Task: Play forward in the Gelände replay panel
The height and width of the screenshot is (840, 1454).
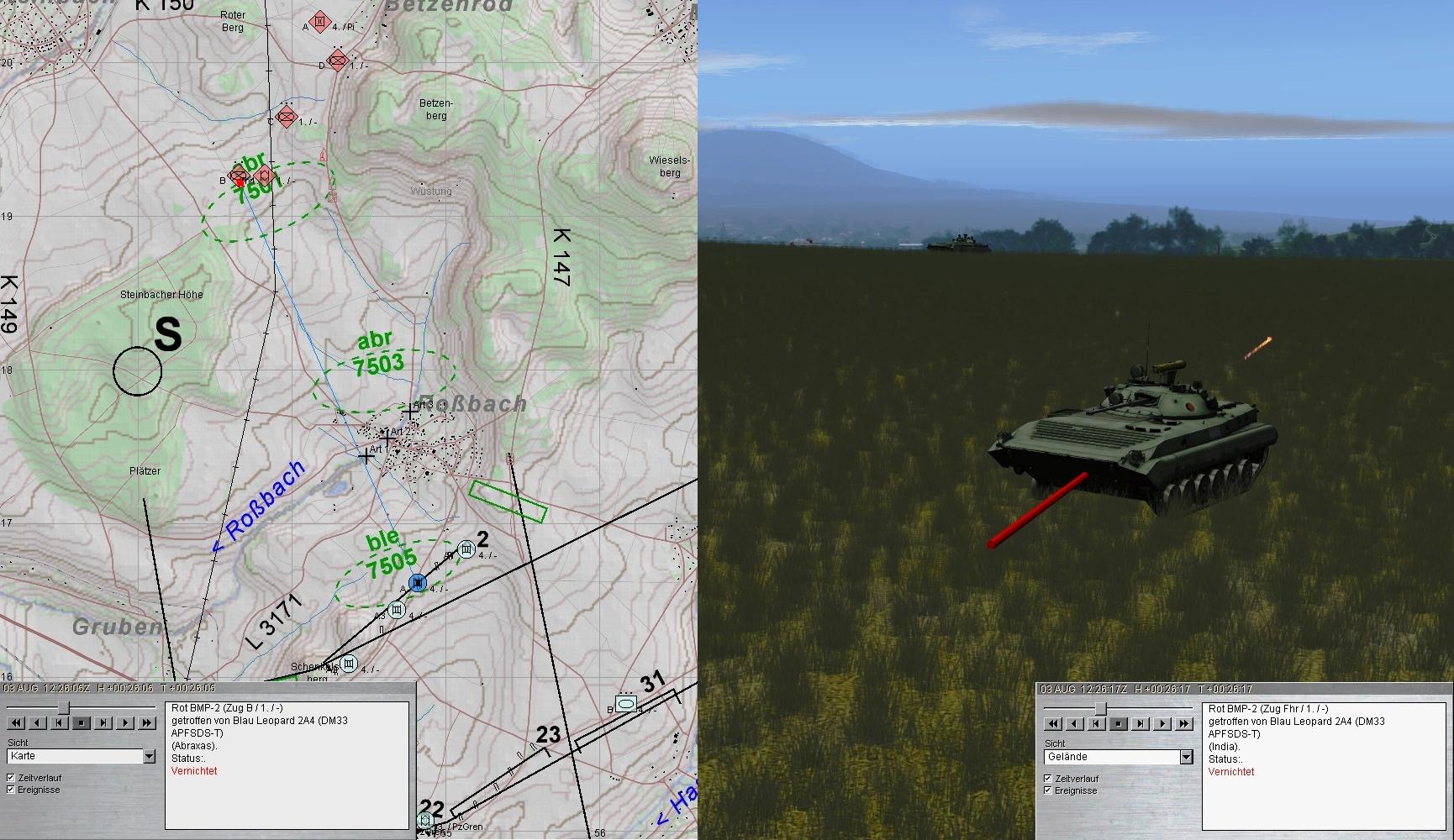Action: 1162,723
